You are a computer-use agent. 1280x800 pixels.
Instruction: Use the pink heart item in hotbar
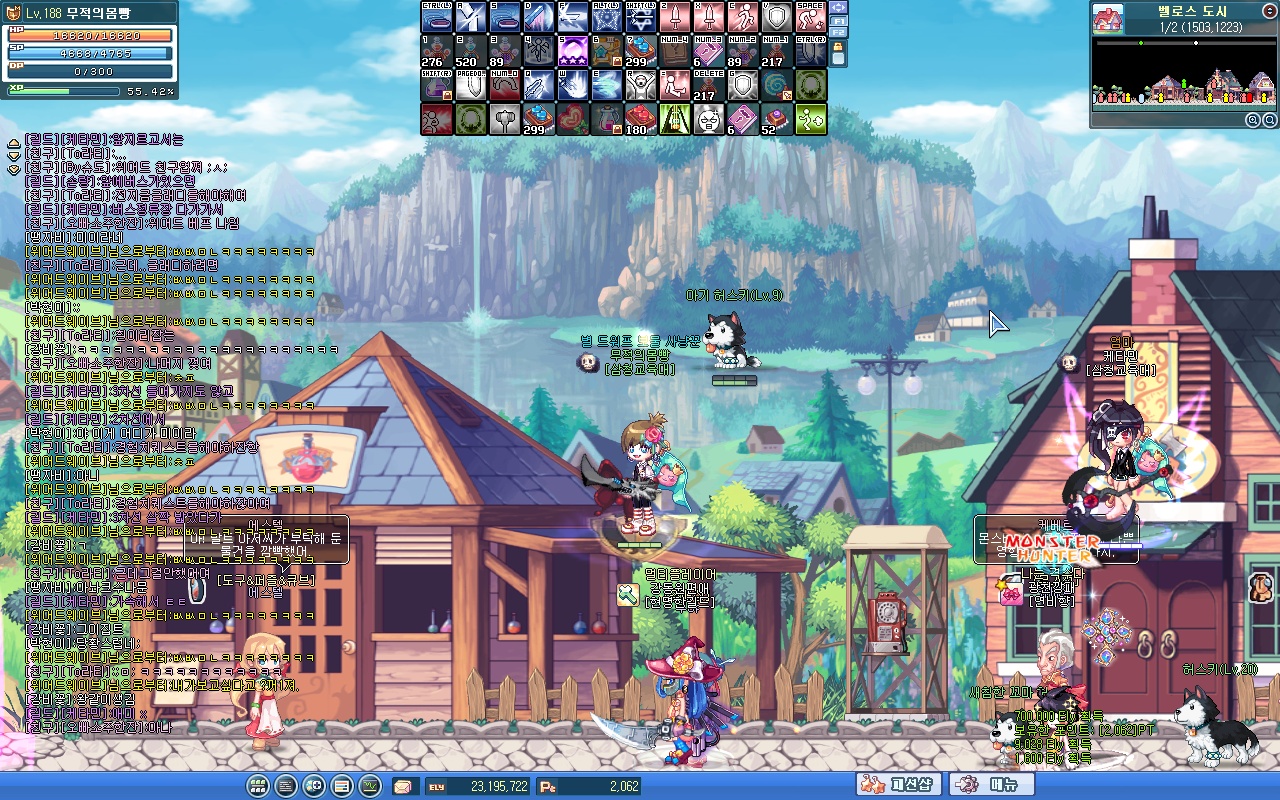tap(573, 120)
